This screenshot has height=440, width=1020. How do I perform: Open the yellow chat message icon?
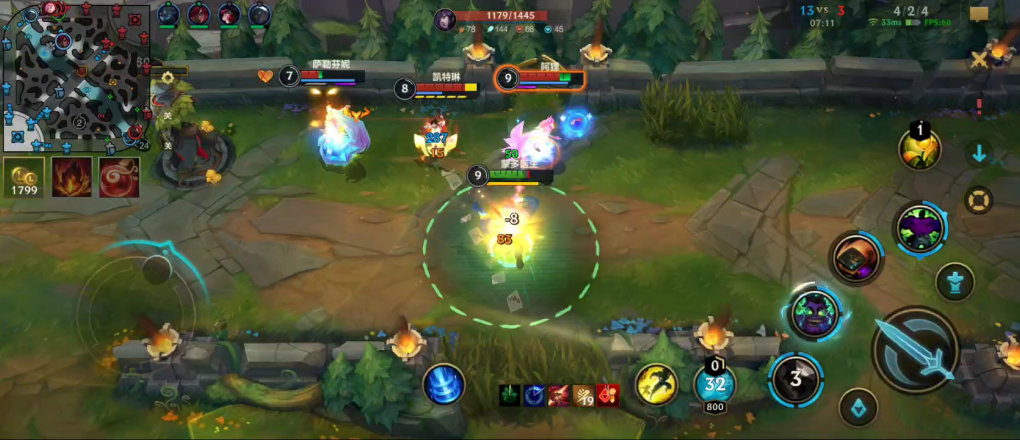click(x=979, y=14)
